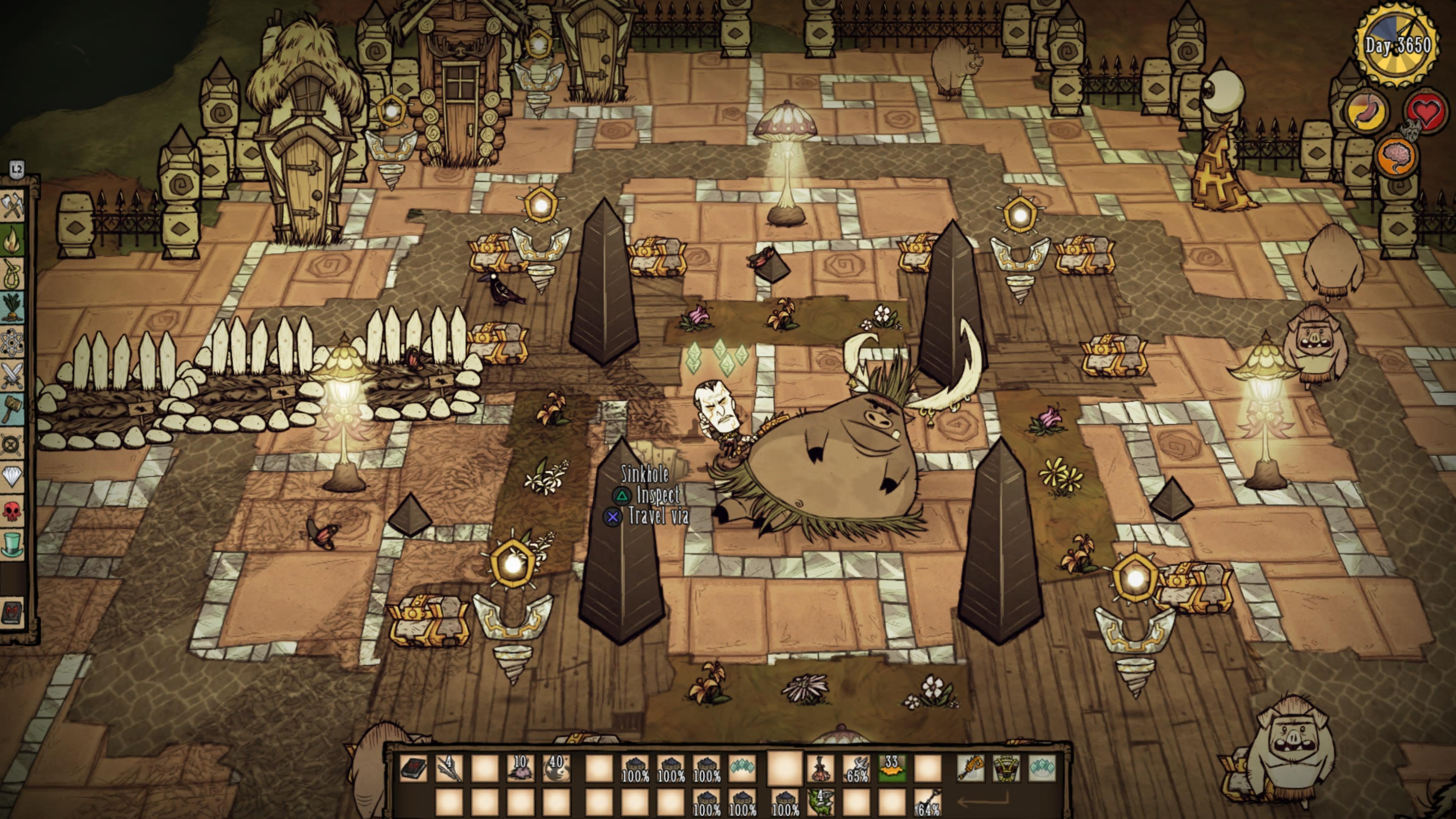The height and width of the screenshot is (819, 1456).
Task: Select the stack of 4 twigs
Action: point(449,769)
